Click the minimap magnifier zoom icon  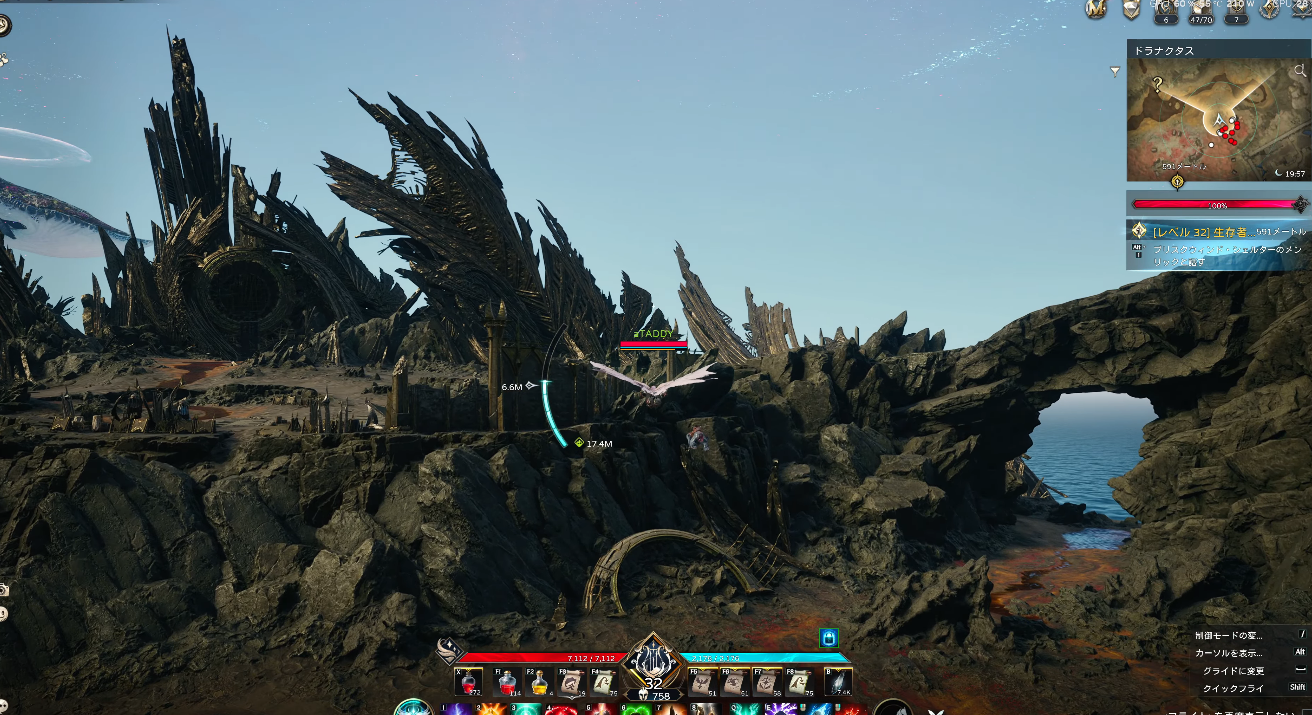(1300, 71)
